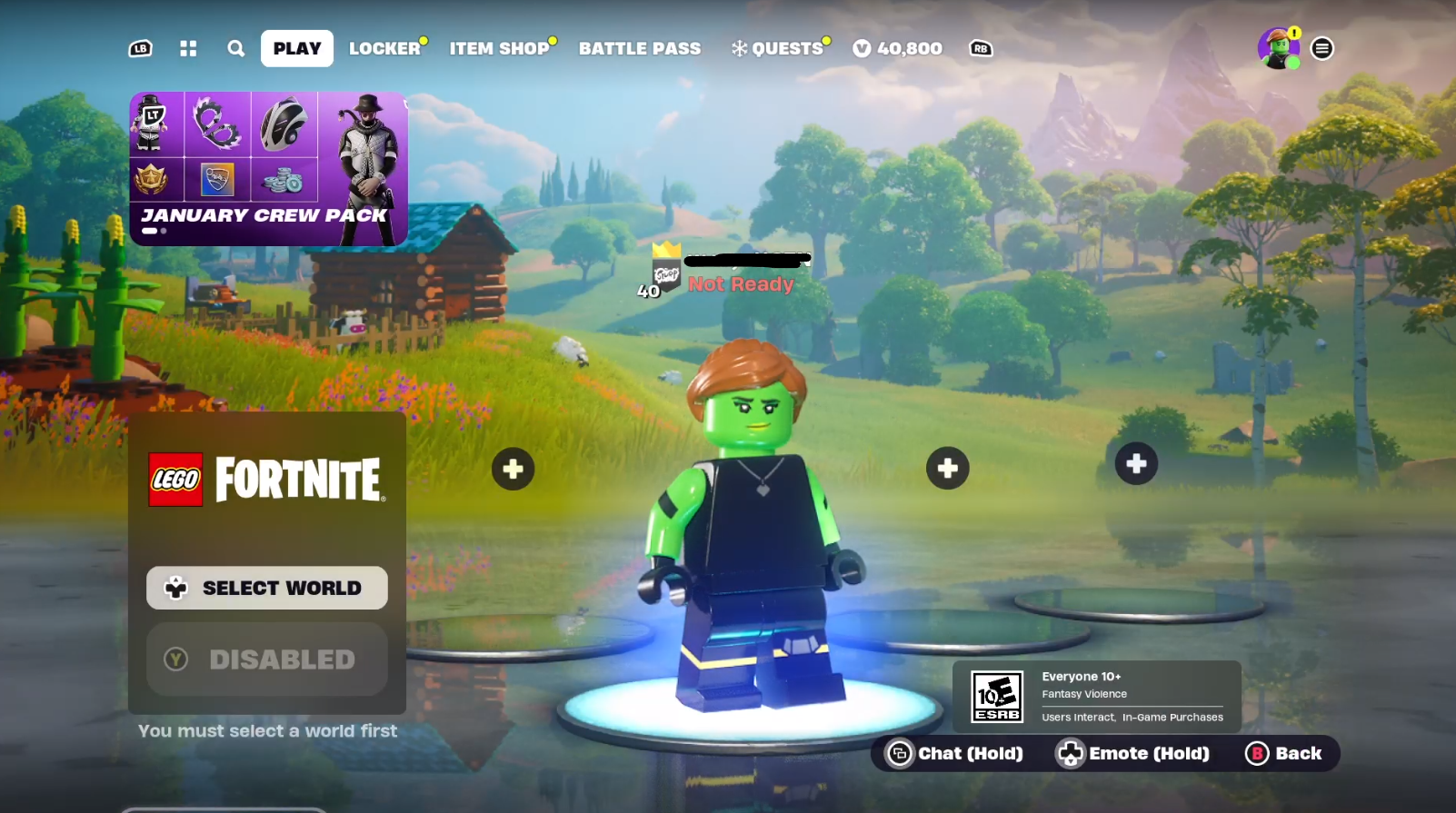Open the search magnifying glass

tap(236, 49)
